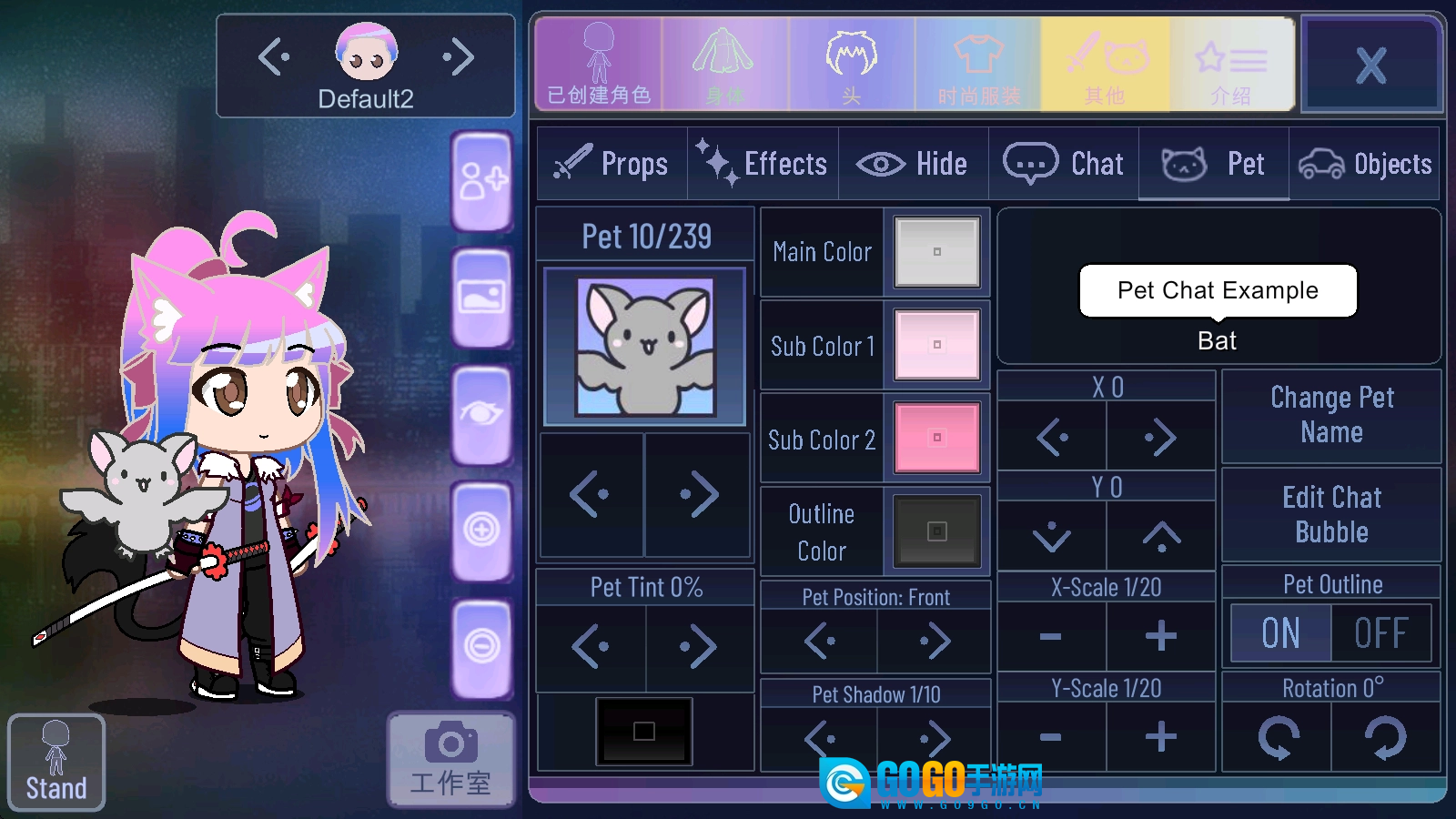This screenshot has width=1456, height=819.
Task: Move pet up with Y arrow
Action: click(x=1161, y=537)
